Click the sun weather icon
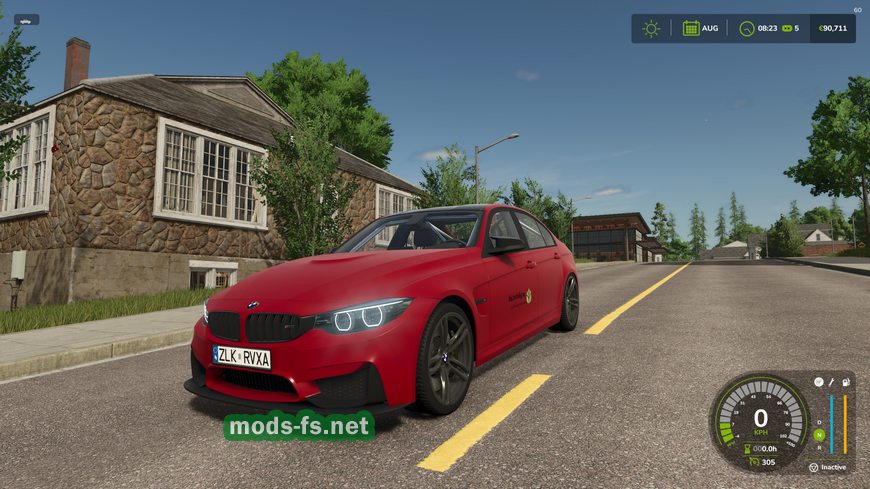The height and width of the screenshot is (489, 870). pyautogui.click(x=651, y=28)
